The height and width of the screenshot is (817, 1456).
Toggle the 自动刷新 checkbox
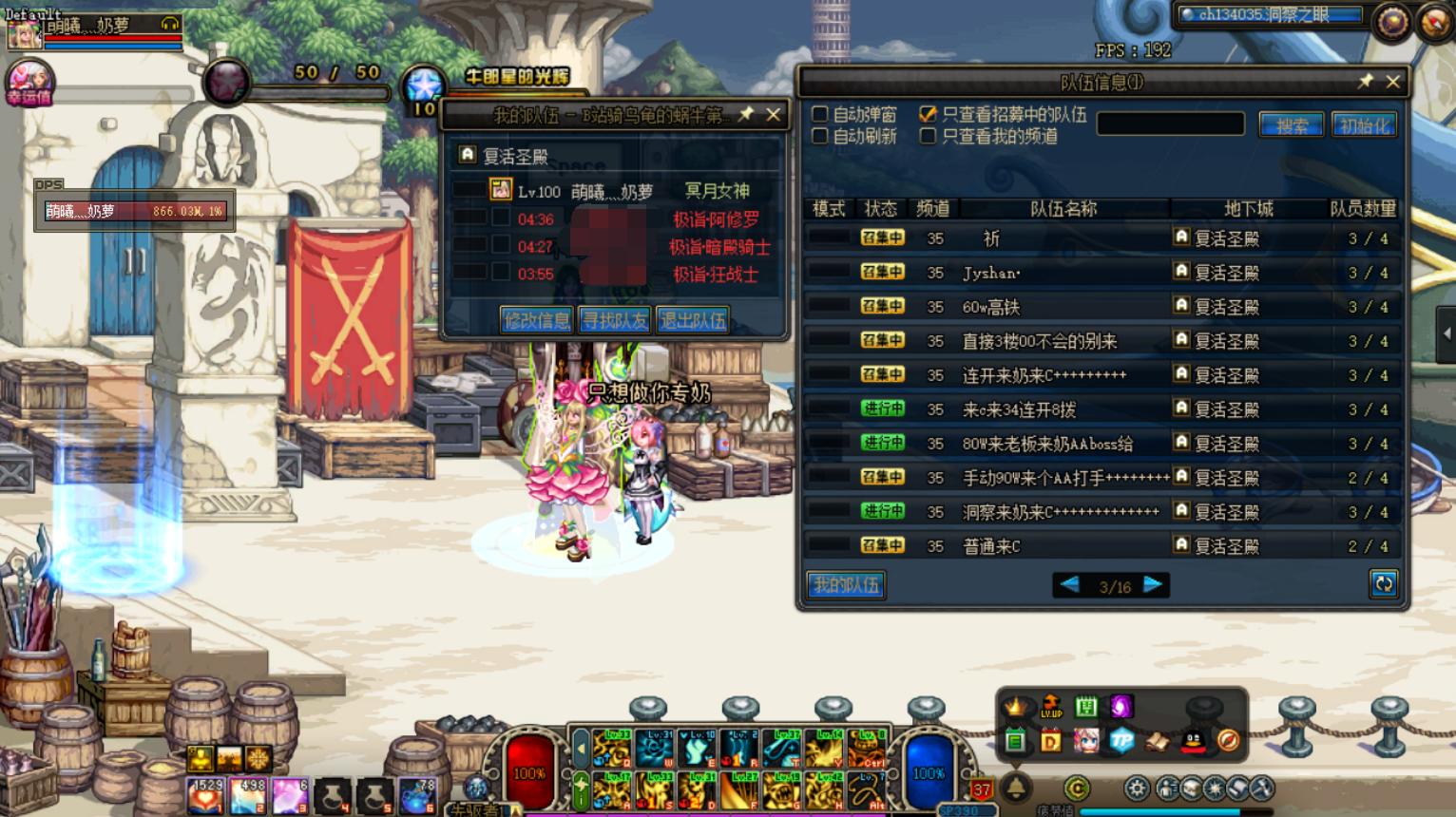pyautogui.click(x=819, y=136)
